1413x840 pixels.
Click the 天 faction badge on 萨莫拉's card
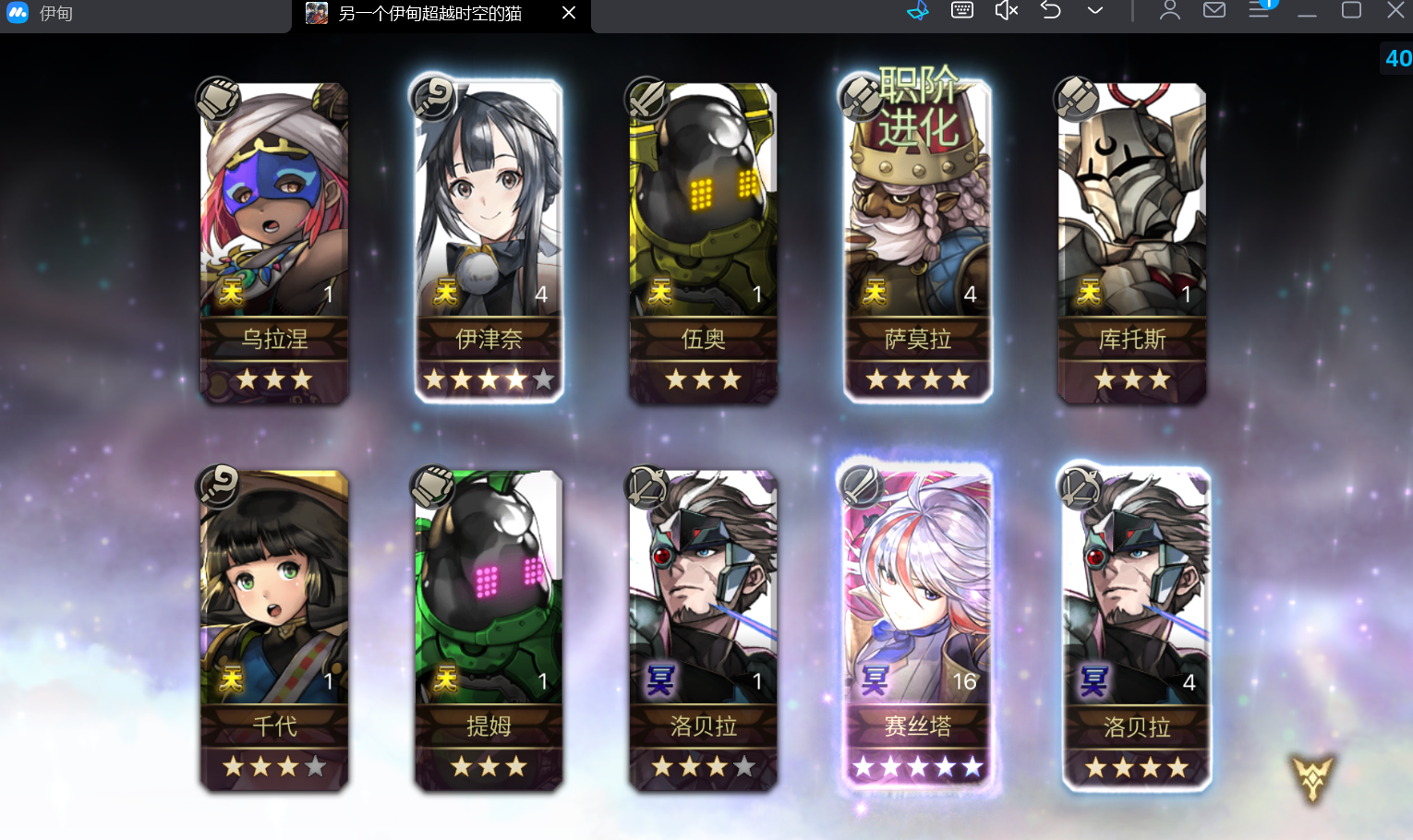pos(873,292)
